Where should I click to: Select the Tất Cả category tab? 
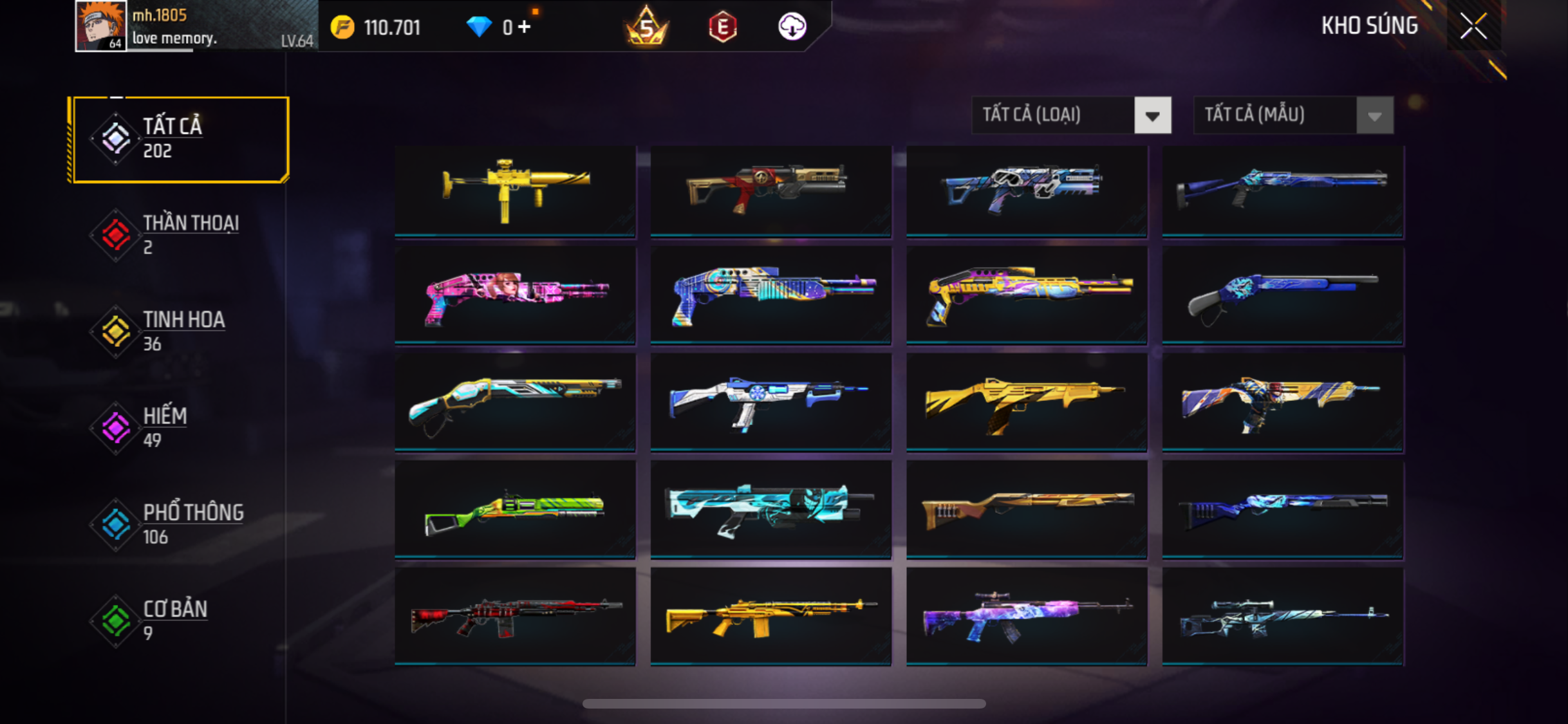coord(180,139)
